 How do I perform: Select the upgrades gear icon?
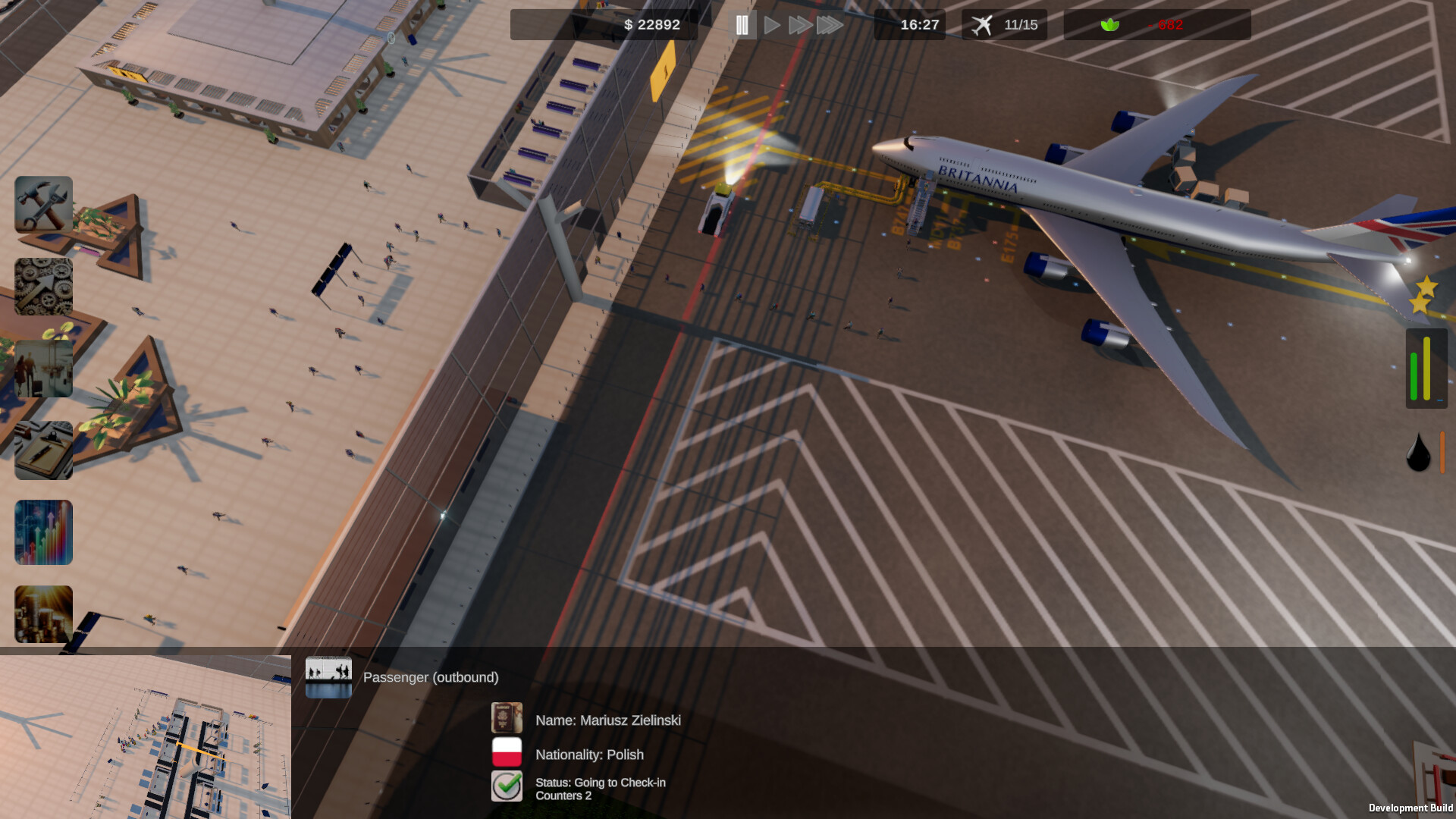click(43, 287)
